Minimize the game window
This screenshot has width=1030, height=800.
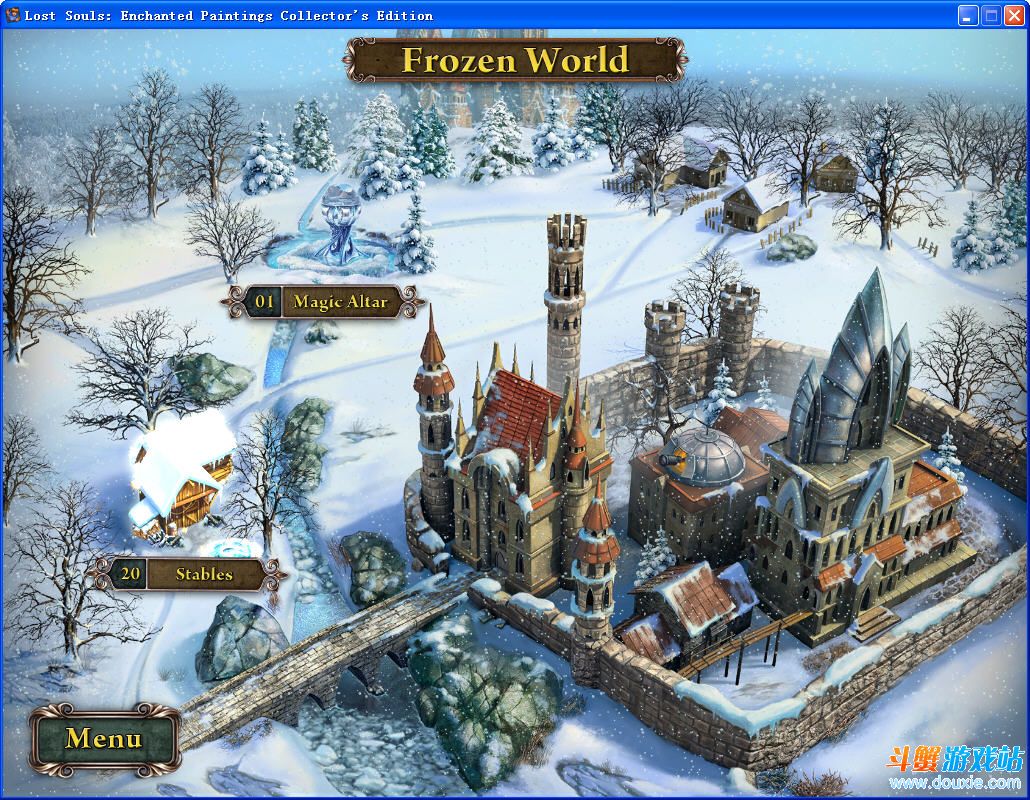pos(967,15)
